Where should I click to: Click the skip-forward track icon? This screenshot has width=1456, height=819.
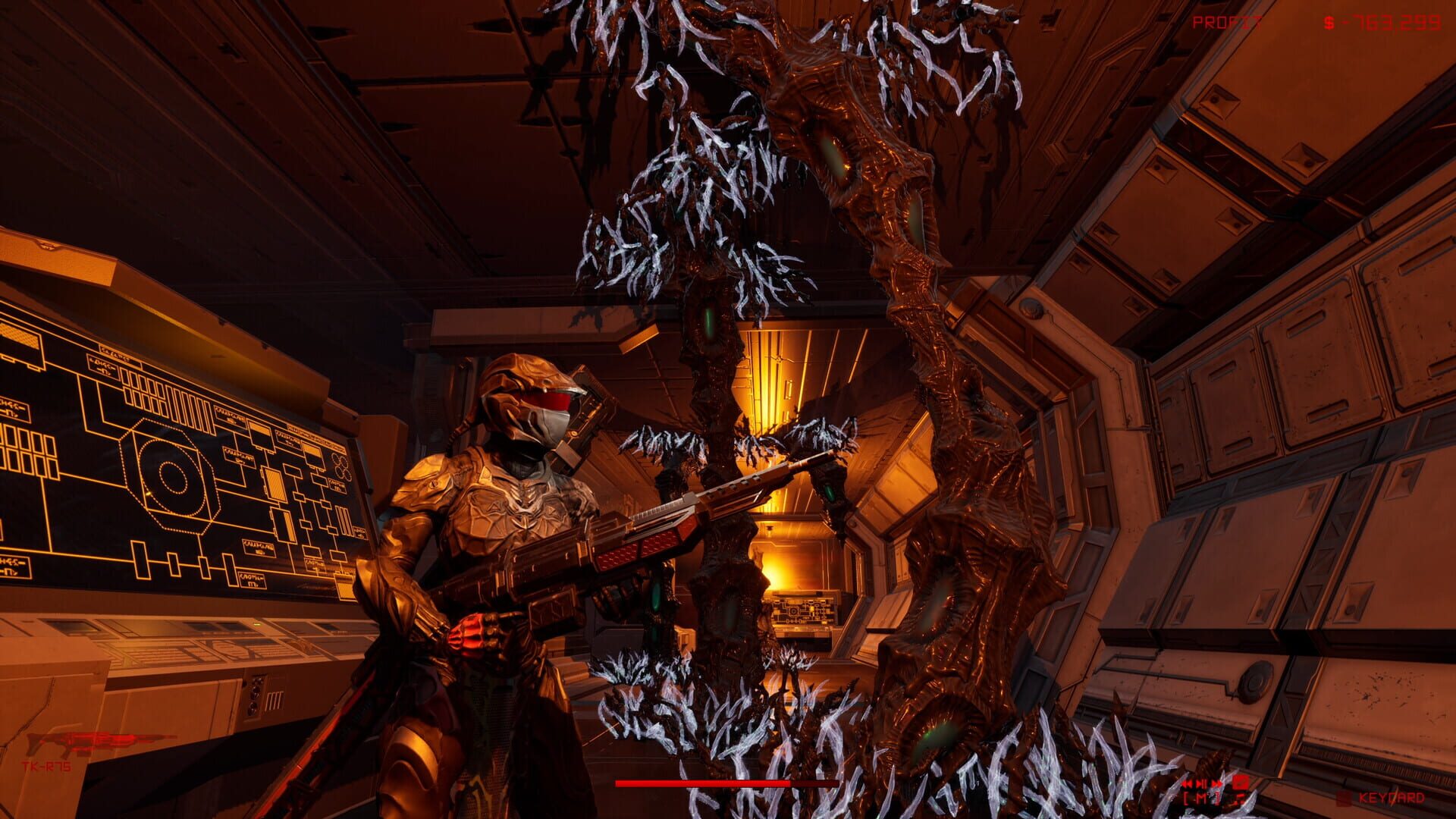point(1218,784)
